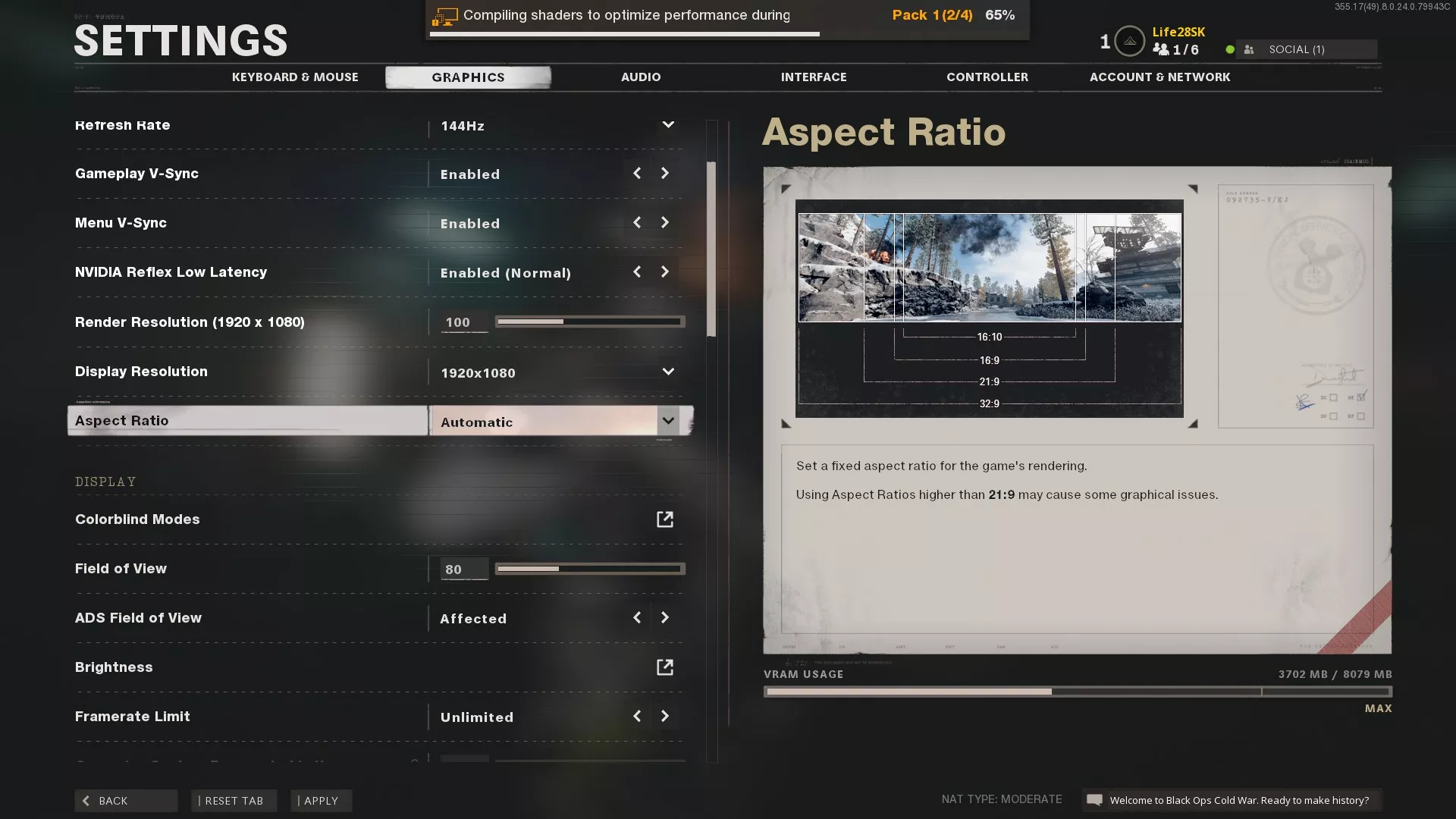Open the CONTROLLER settings tab

pyautogui.click(x=987, y=77)
